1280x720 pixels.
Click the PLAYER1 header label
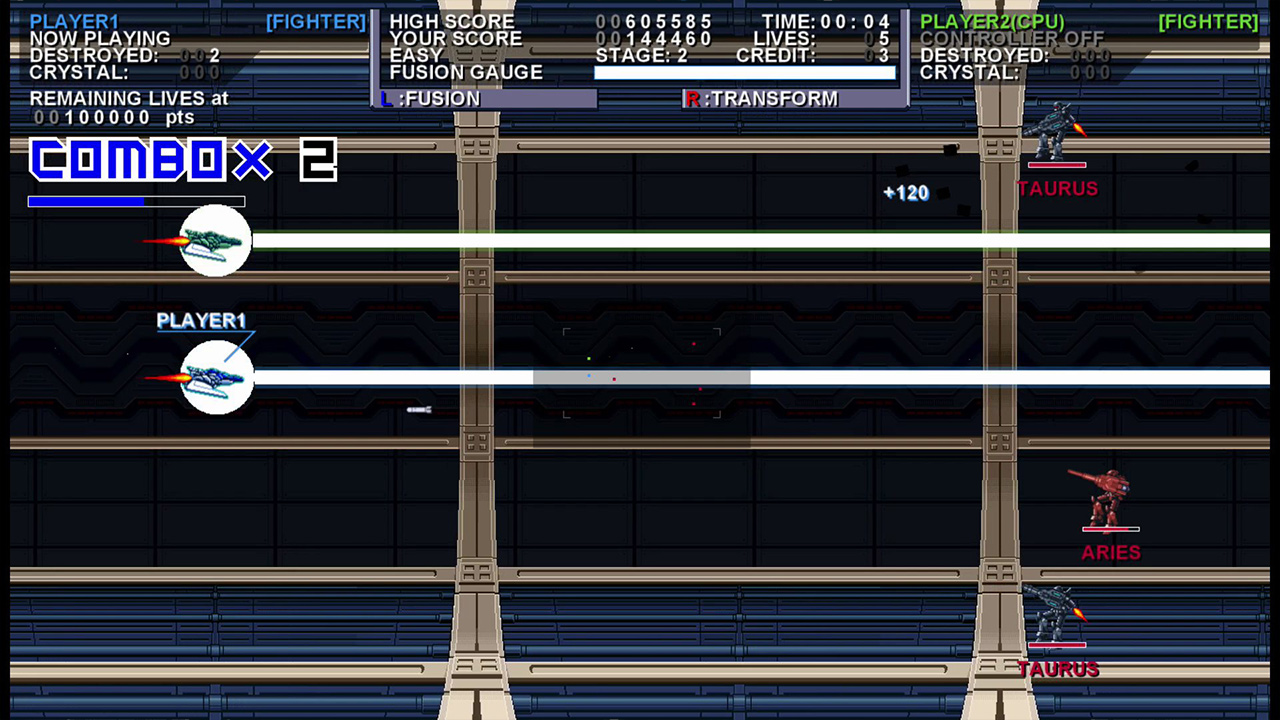[74, 21]
